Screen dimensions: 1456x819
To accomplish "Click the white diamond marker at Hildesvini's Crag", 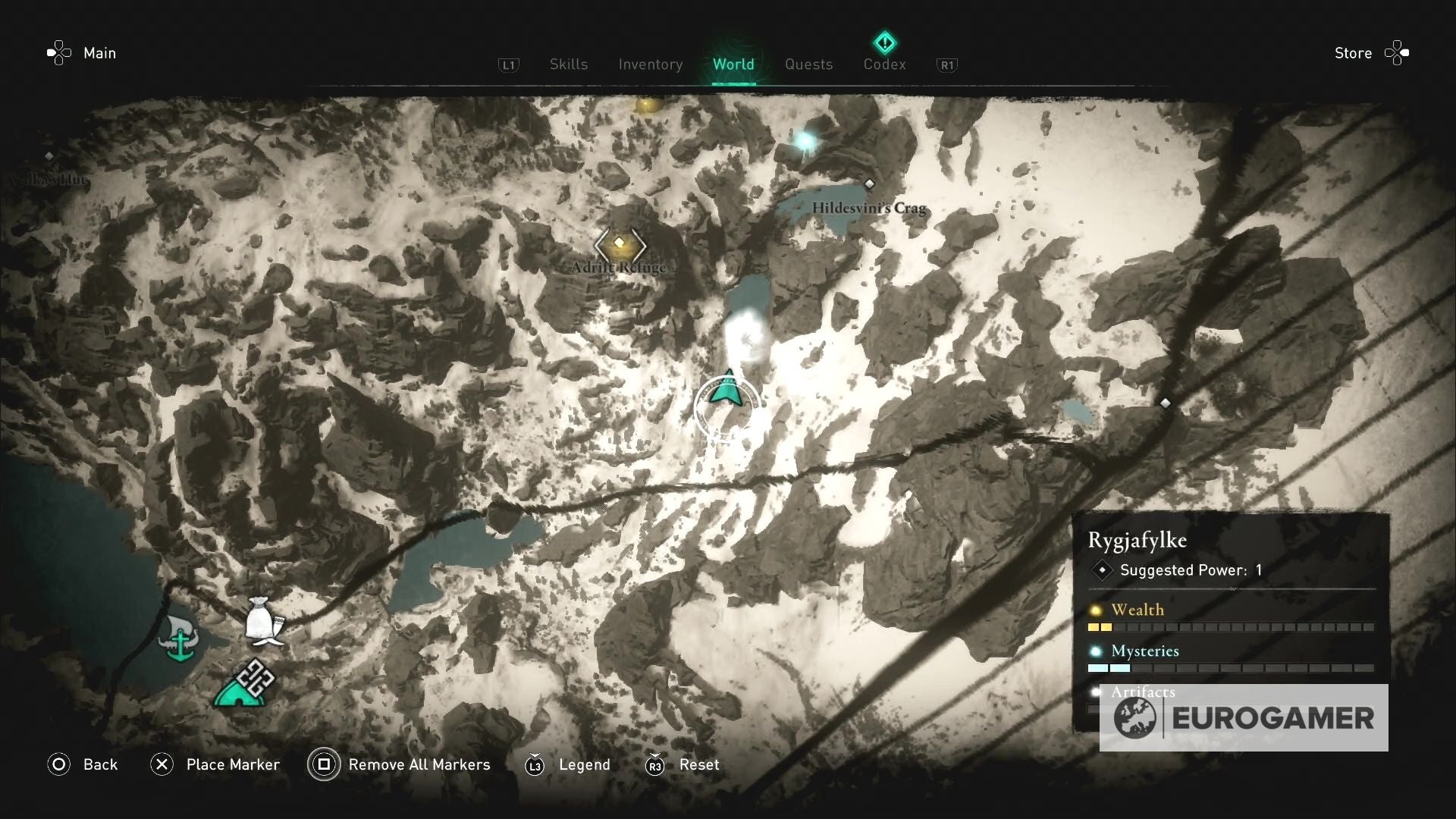I will [869, 184].
